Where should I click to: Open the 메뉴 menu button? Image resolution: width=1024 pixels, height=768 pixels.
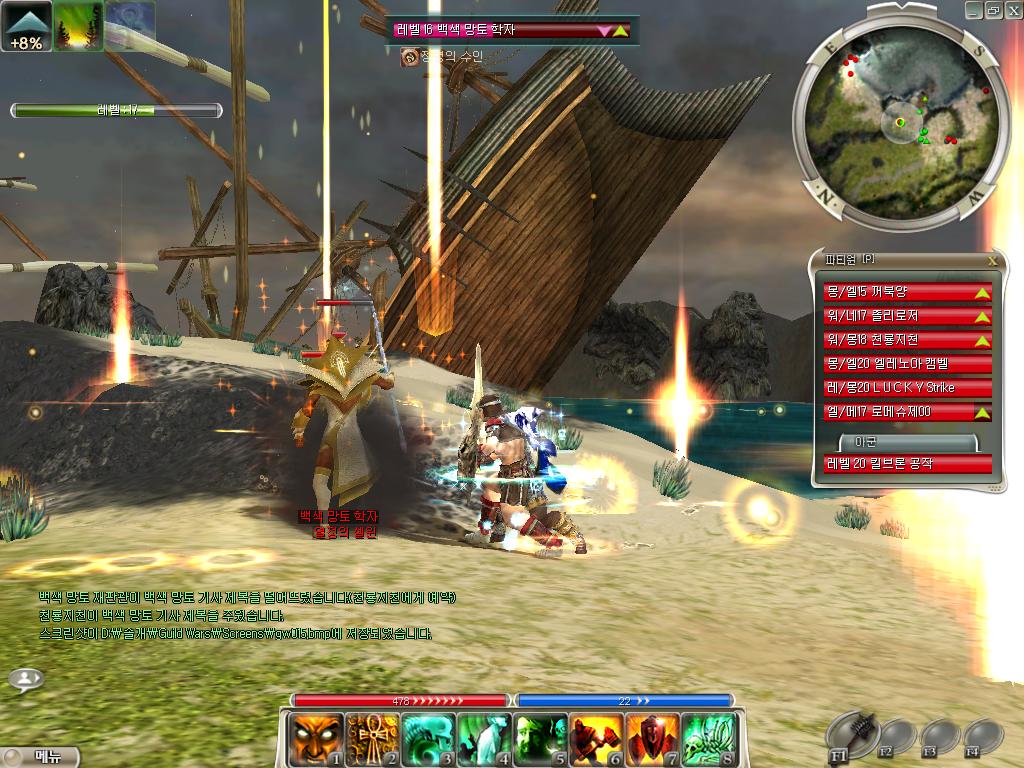pos(40,757)
